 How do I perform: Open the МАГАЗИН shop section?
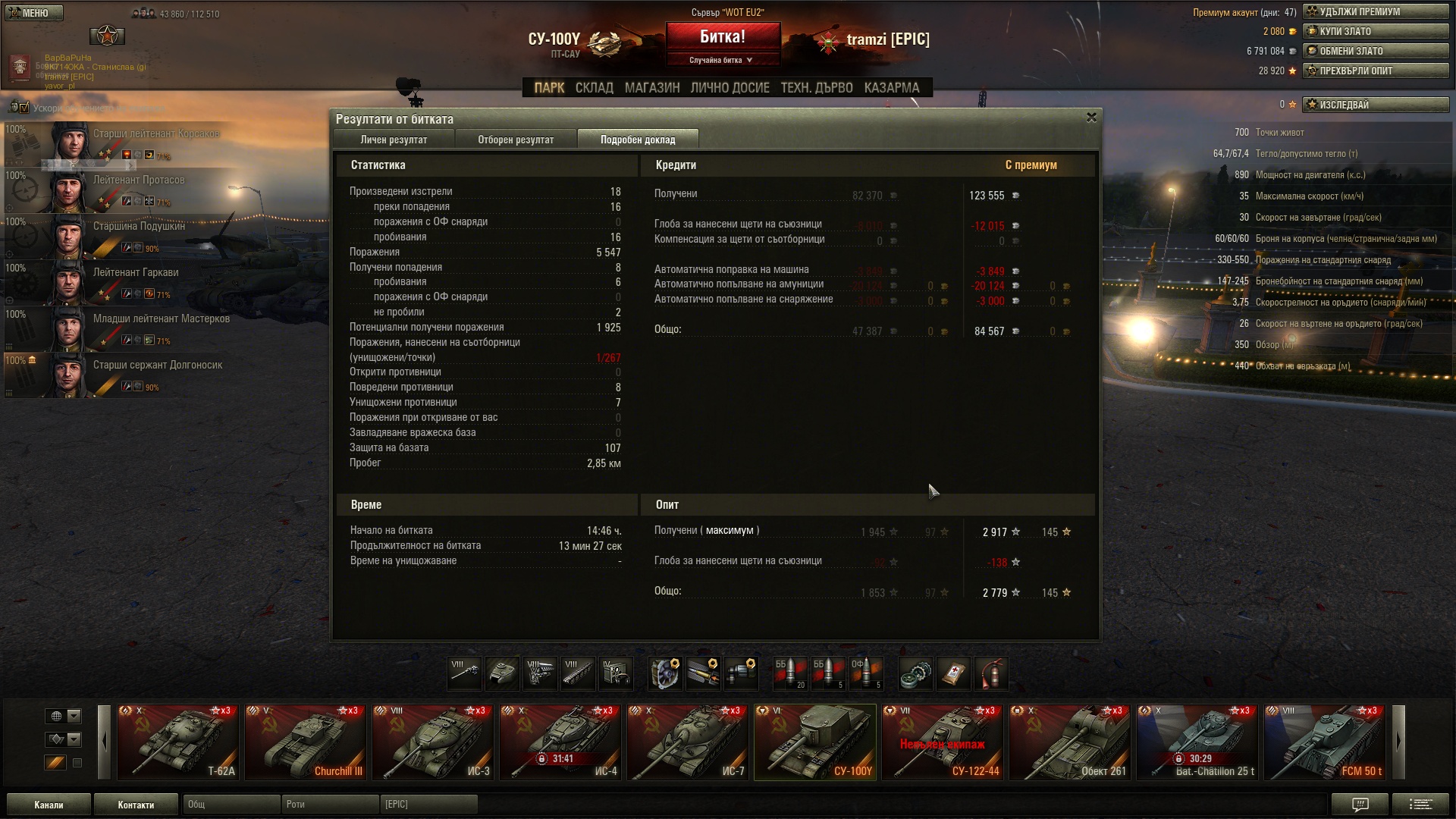[x=652, y=88]
